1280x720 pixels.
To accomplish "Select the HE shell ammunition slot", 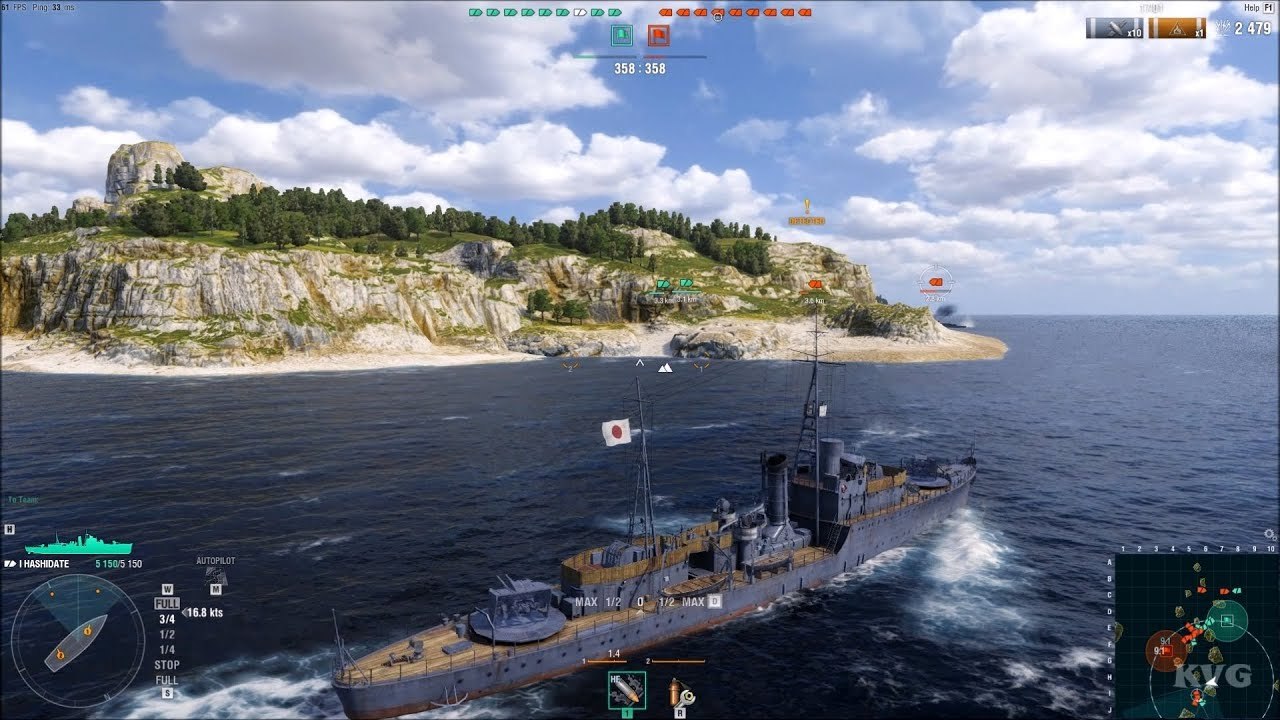I will pos(627,690).
